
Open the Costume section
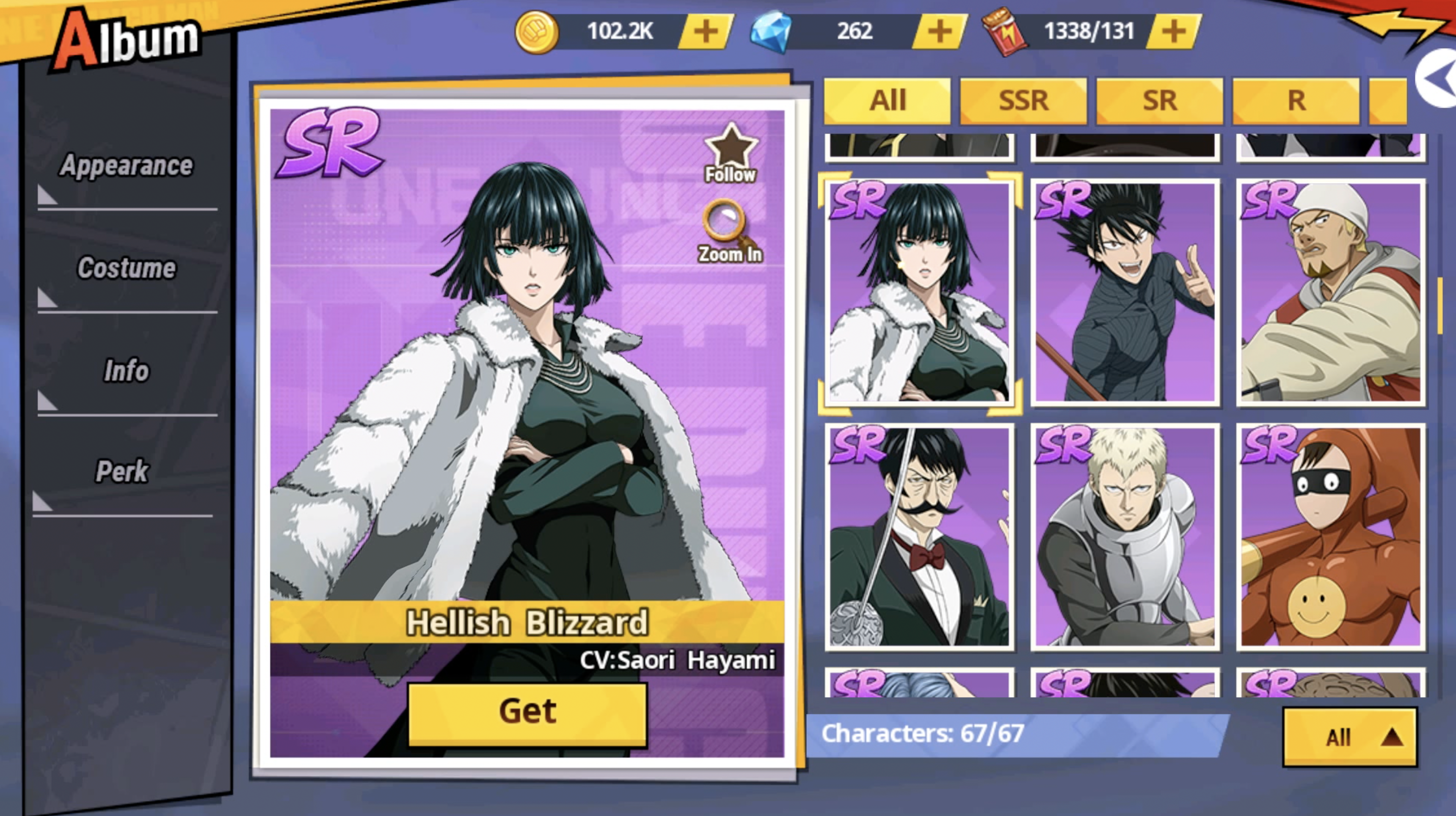pyautogui.click(x=127, y=268)
